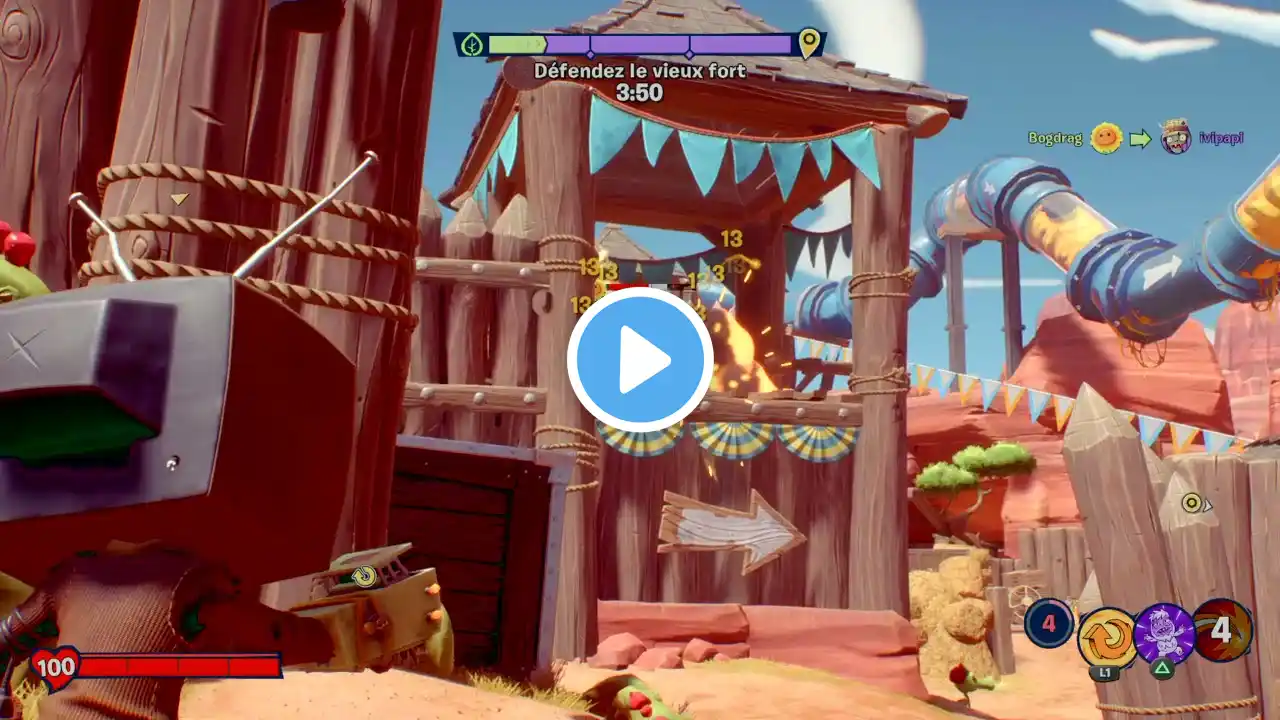The image size is (1280, 720).
Task: Open the "Défendez le vieux fort" objective
Action: click(639, 70)
